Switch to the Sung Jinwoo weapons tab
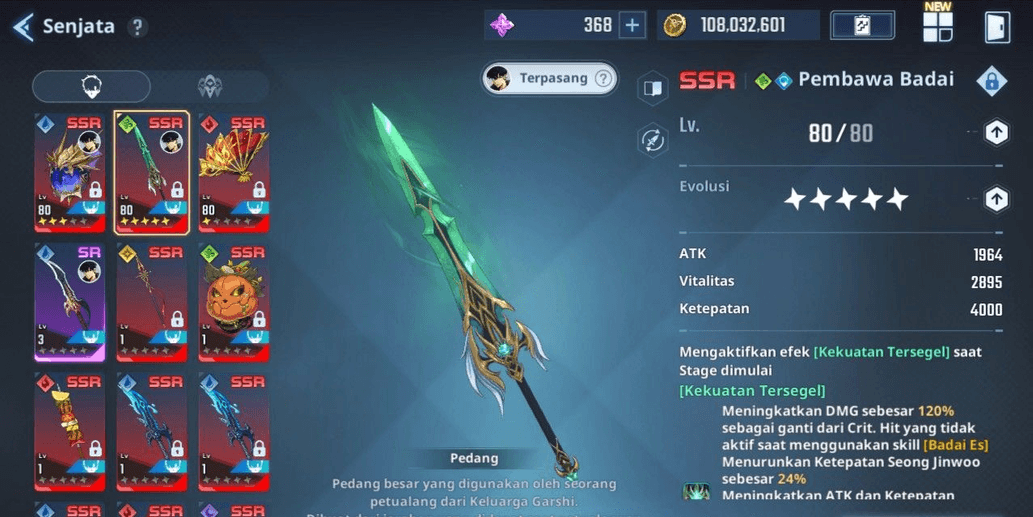Viewport: 1033px width, 517px height. tap(91, 87)
